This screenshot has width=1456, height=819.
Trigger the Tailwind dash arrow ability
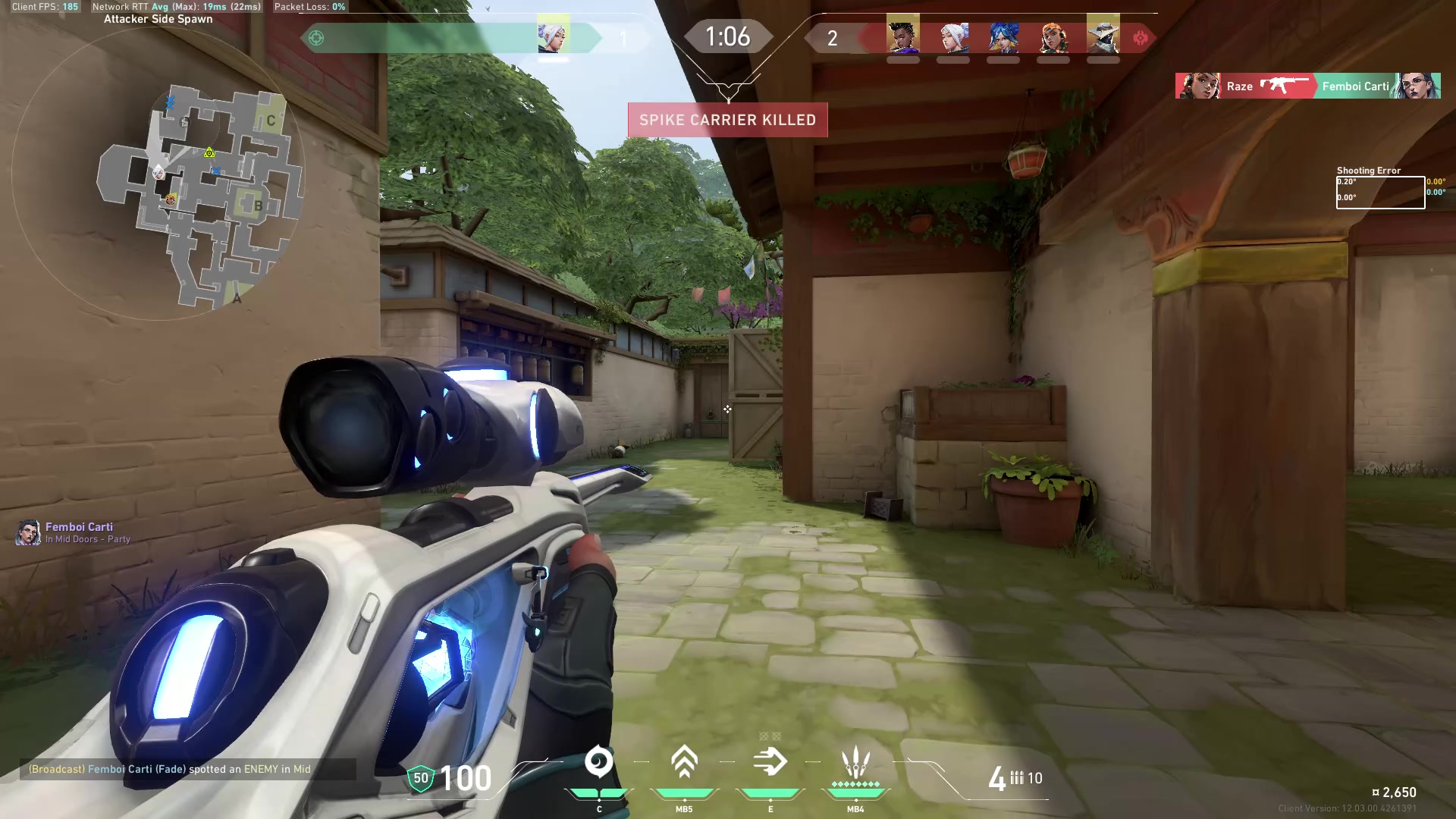[x=770, y=762]
